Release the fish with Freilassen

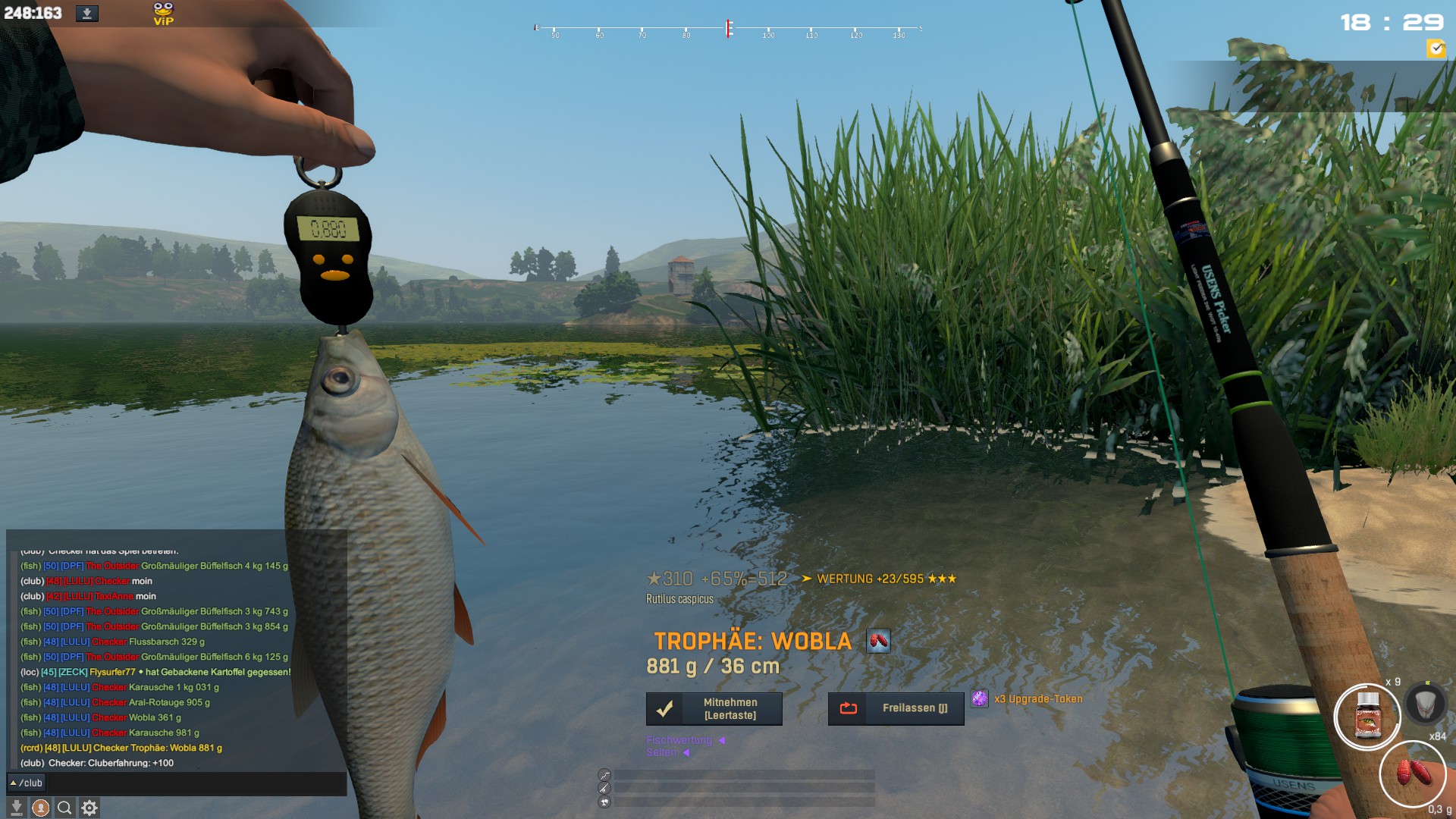point(896,708)
